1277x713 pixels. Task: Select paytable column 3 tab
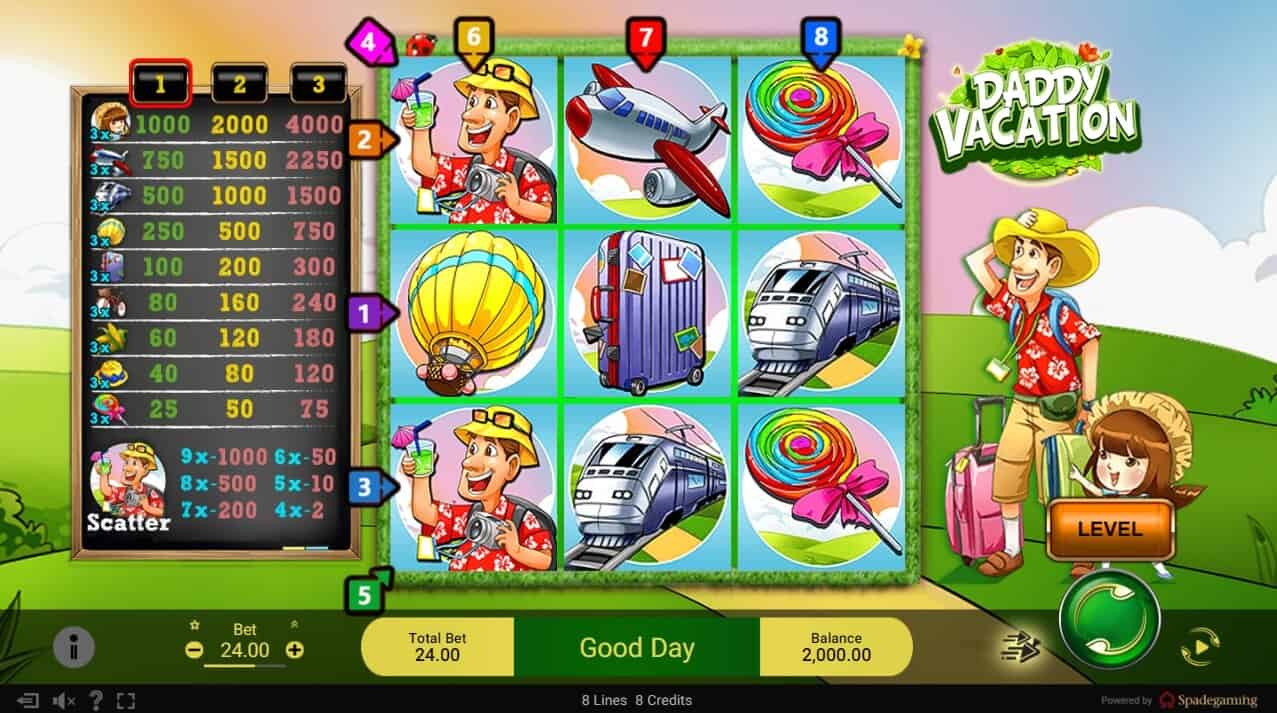[x=318, y=85]
